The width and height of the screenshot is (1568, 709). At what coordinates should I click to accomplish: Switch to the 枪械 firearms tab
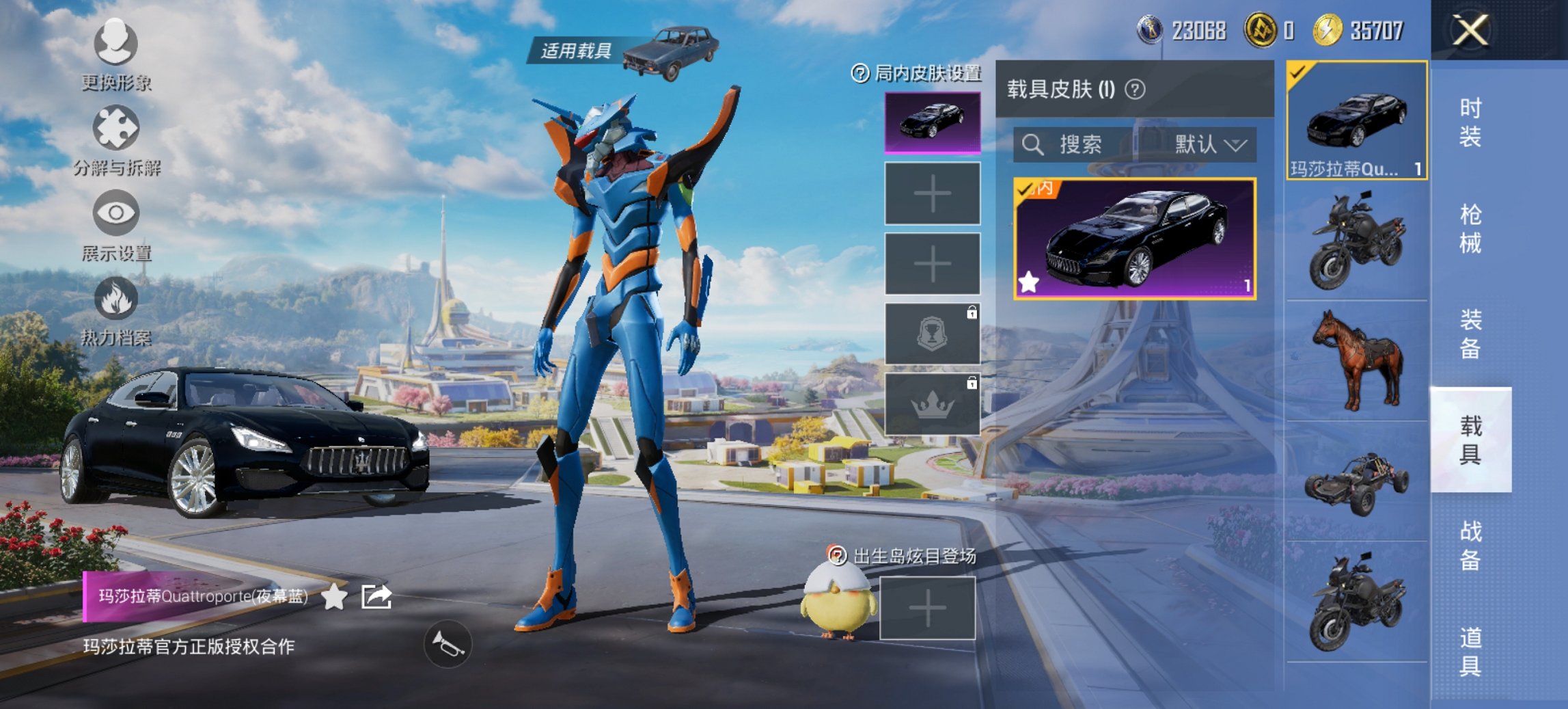[x=1470, y=228]
